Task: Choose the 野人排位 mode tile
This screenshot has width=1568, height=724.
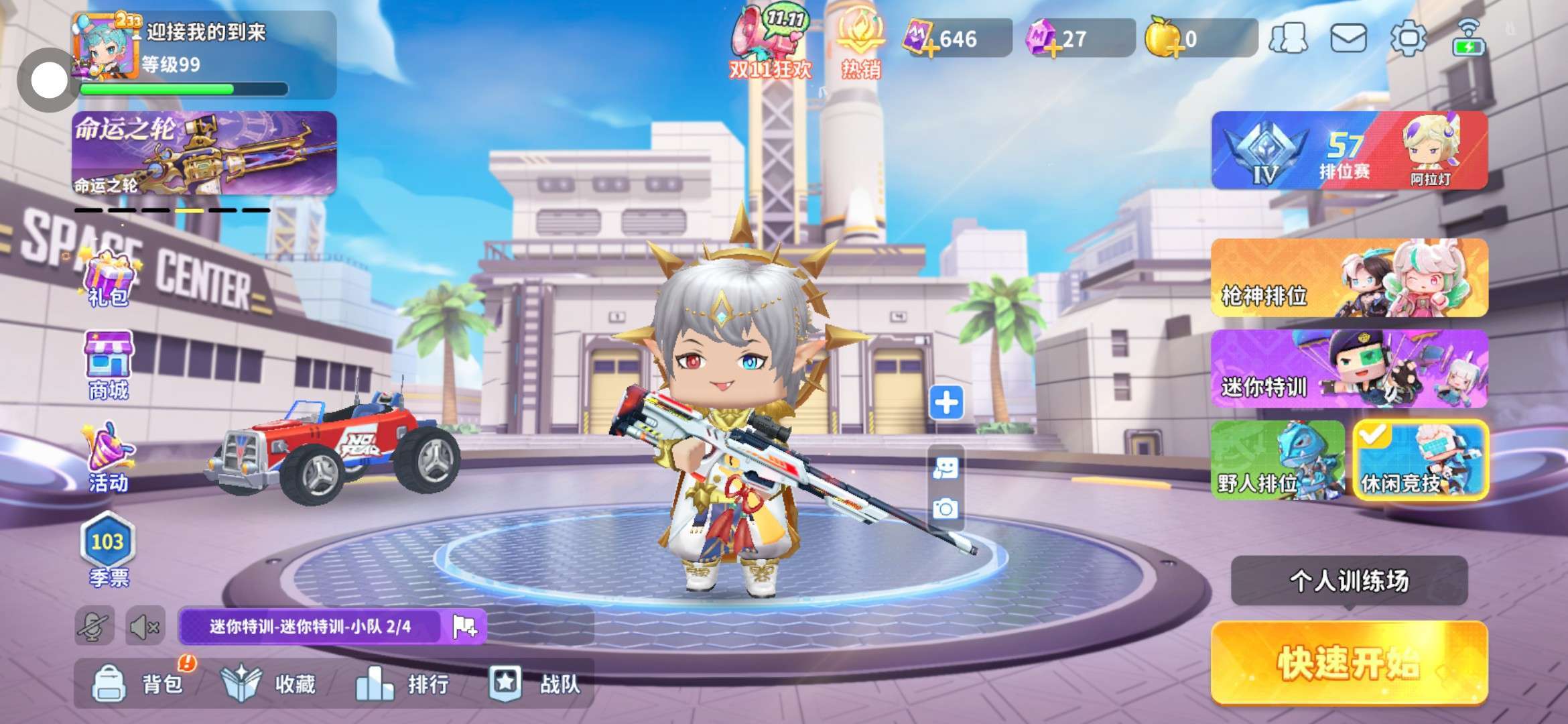Action: click(x=1277, y=460)
